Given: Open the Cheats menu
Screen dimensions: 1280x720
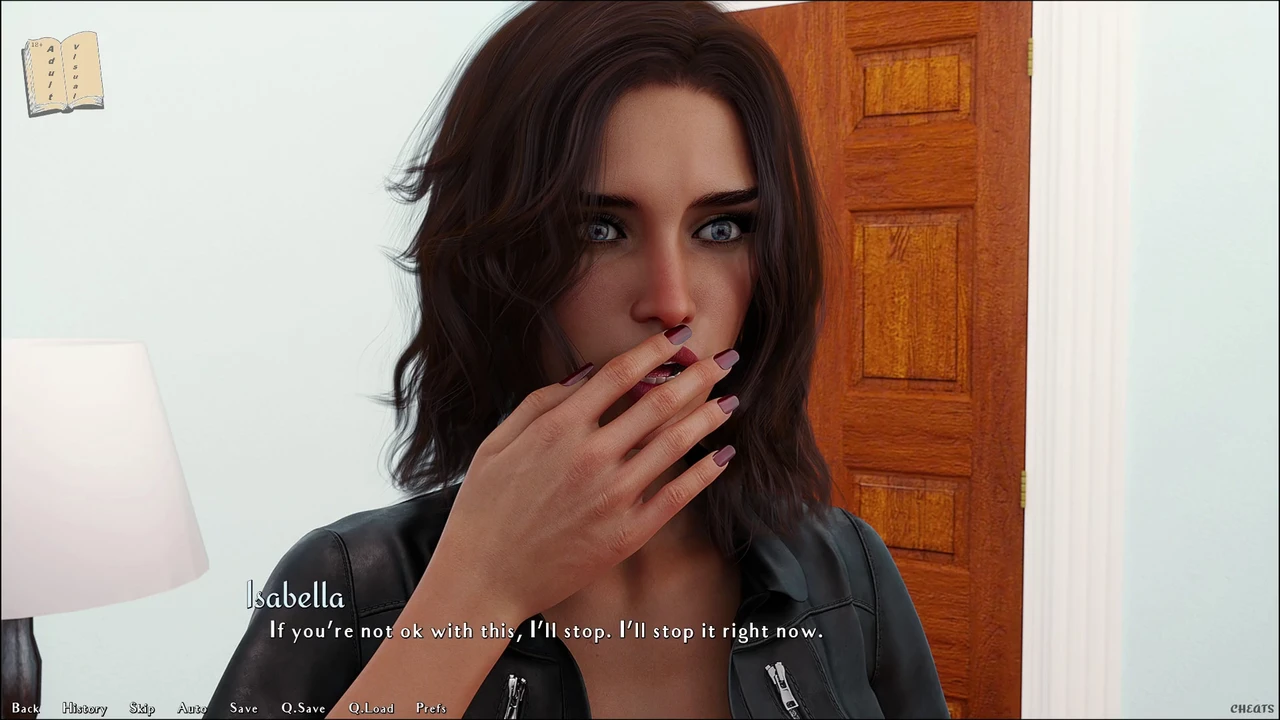Looking at the screenshot, I should tap(1252, 709).
